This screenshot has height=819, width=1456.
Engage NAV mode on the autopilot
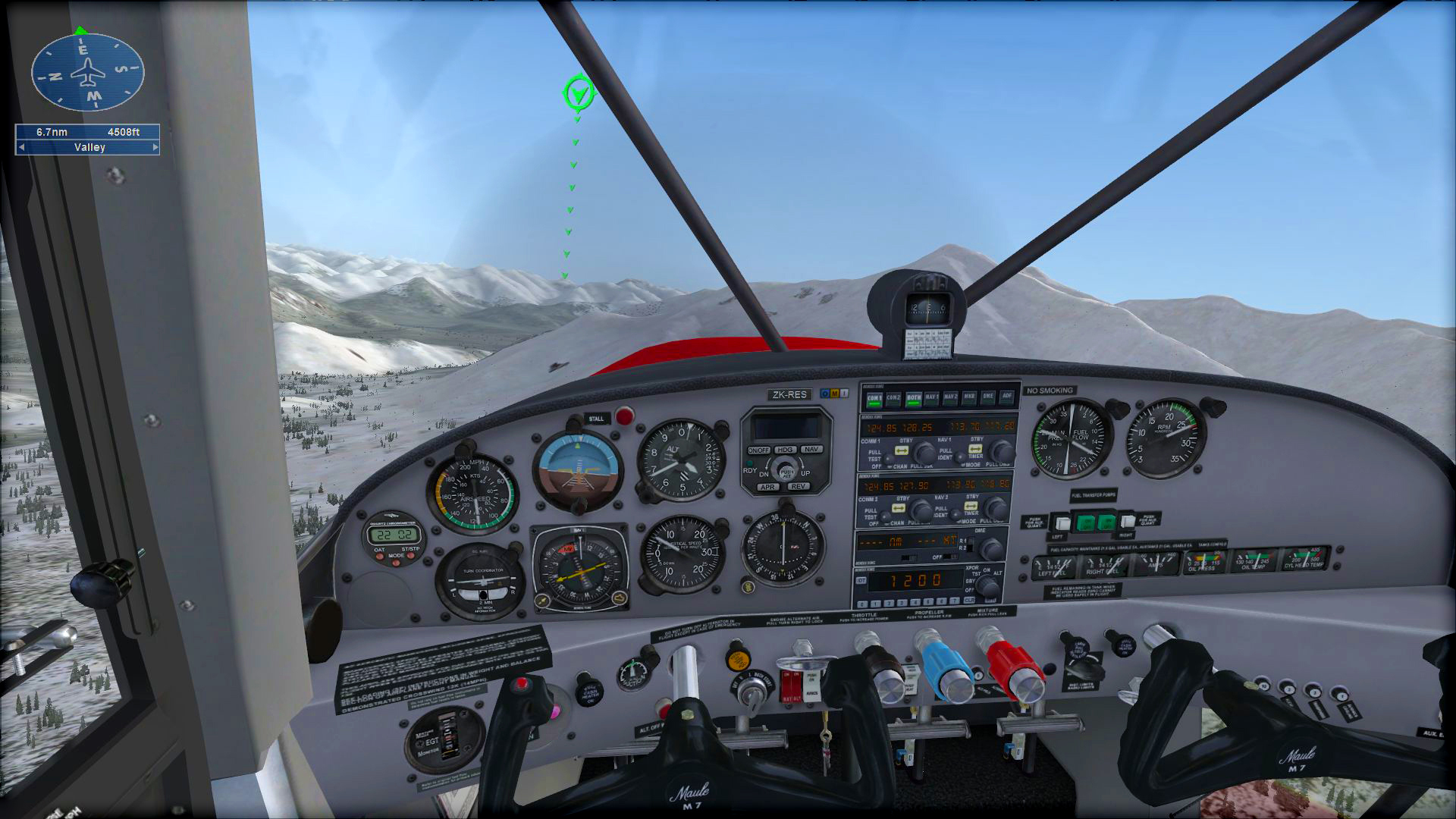812,450
